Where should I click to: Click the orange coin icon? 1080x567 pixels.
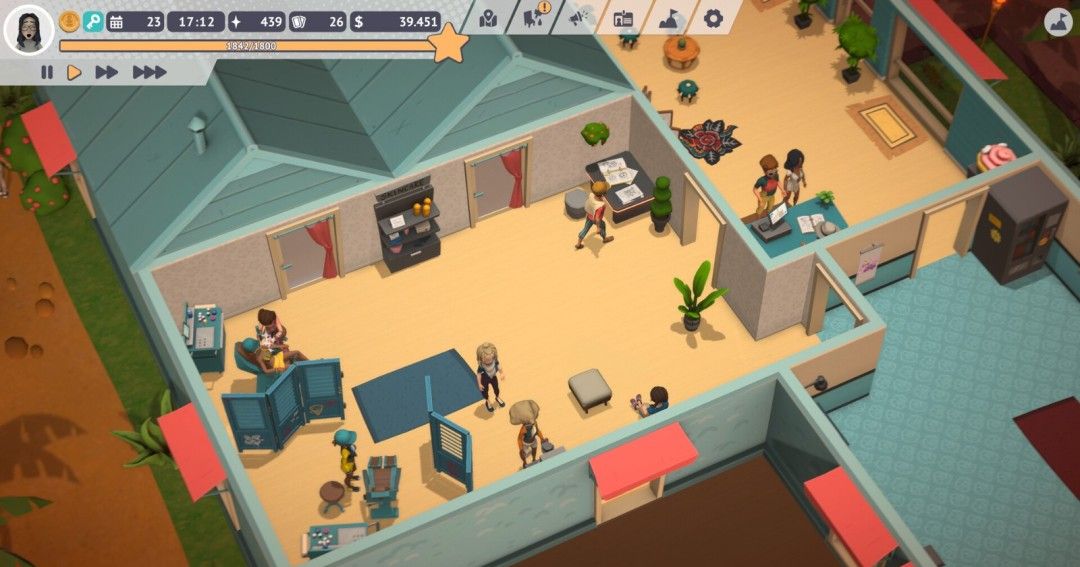[x=69, y=22]
